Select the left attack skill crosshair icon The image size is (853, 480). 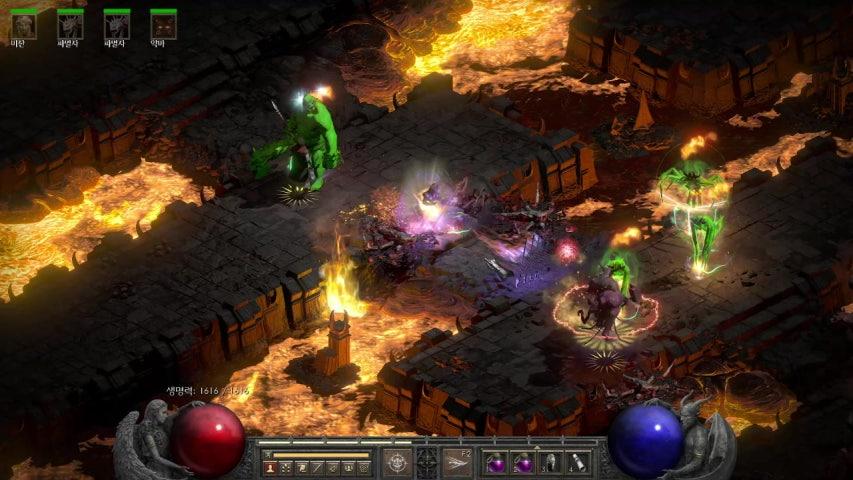pyautogui.click(x=397, y=462)
